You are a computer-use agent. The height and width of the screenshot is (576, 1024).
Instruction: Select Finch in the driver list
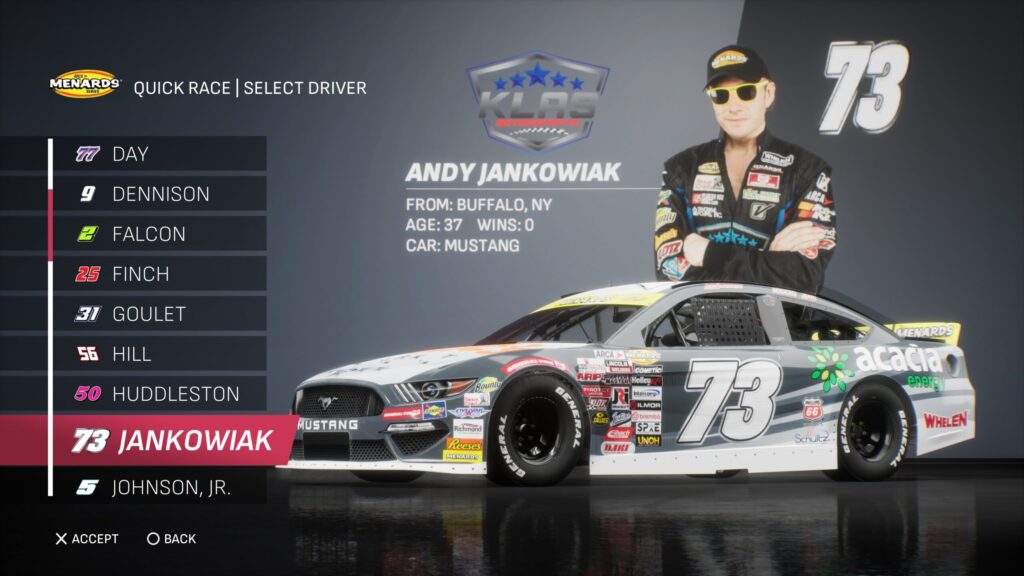tap(160, 274)
